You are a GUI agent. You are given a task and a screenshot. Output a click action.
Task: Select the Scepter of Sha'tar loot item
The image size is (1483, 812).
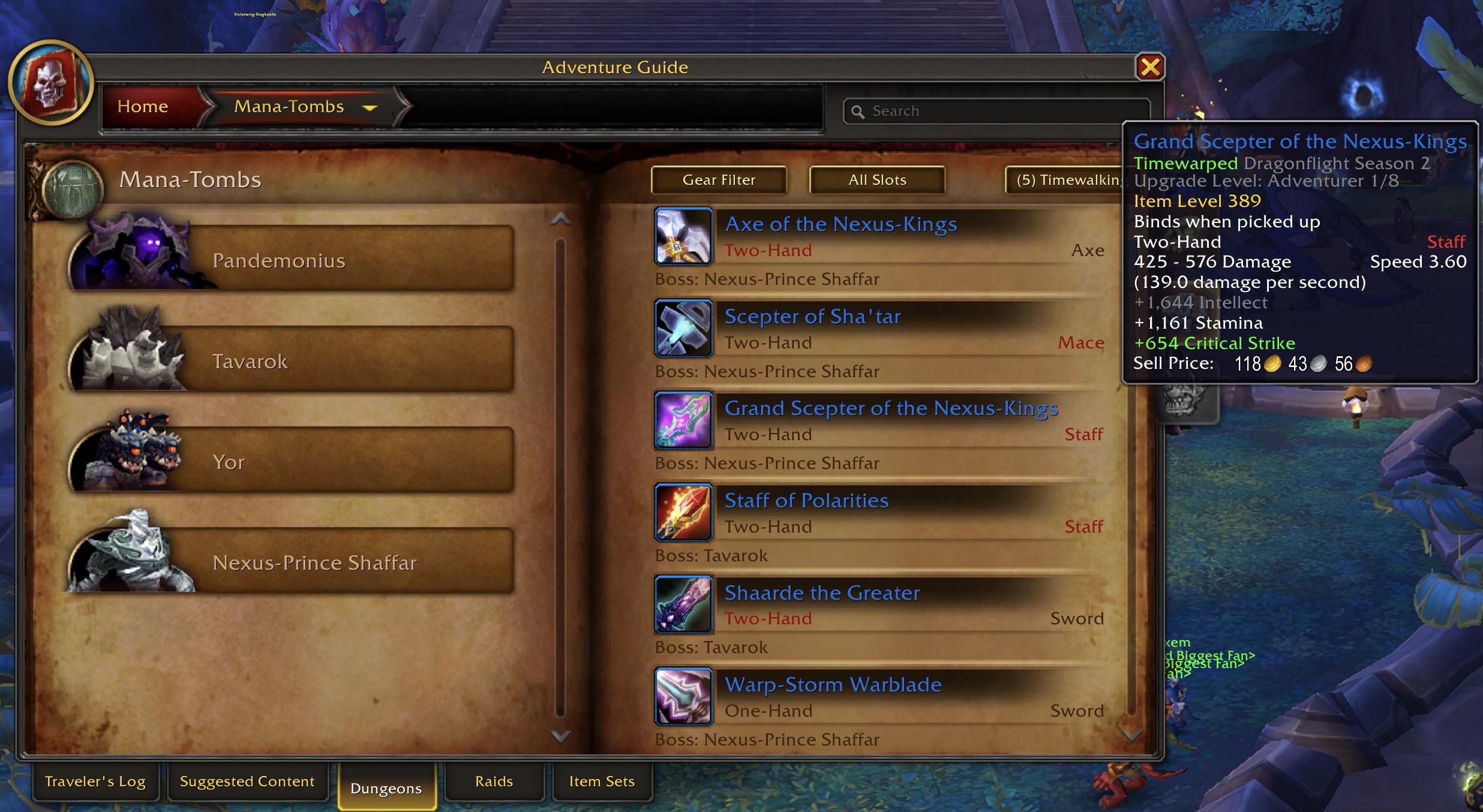tap(812, 317)
